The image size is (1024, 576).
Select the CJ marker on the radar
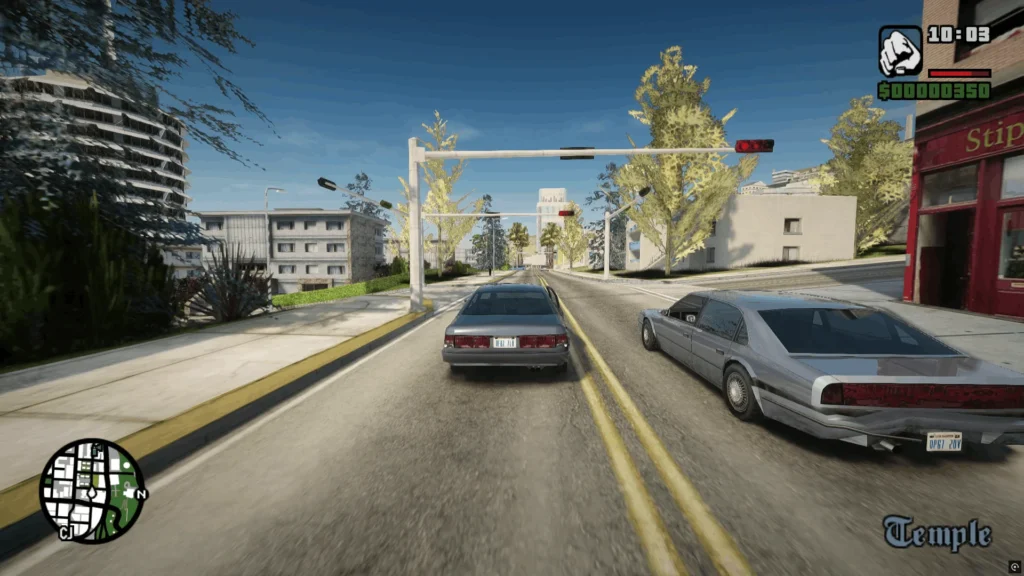click(66, 532)
